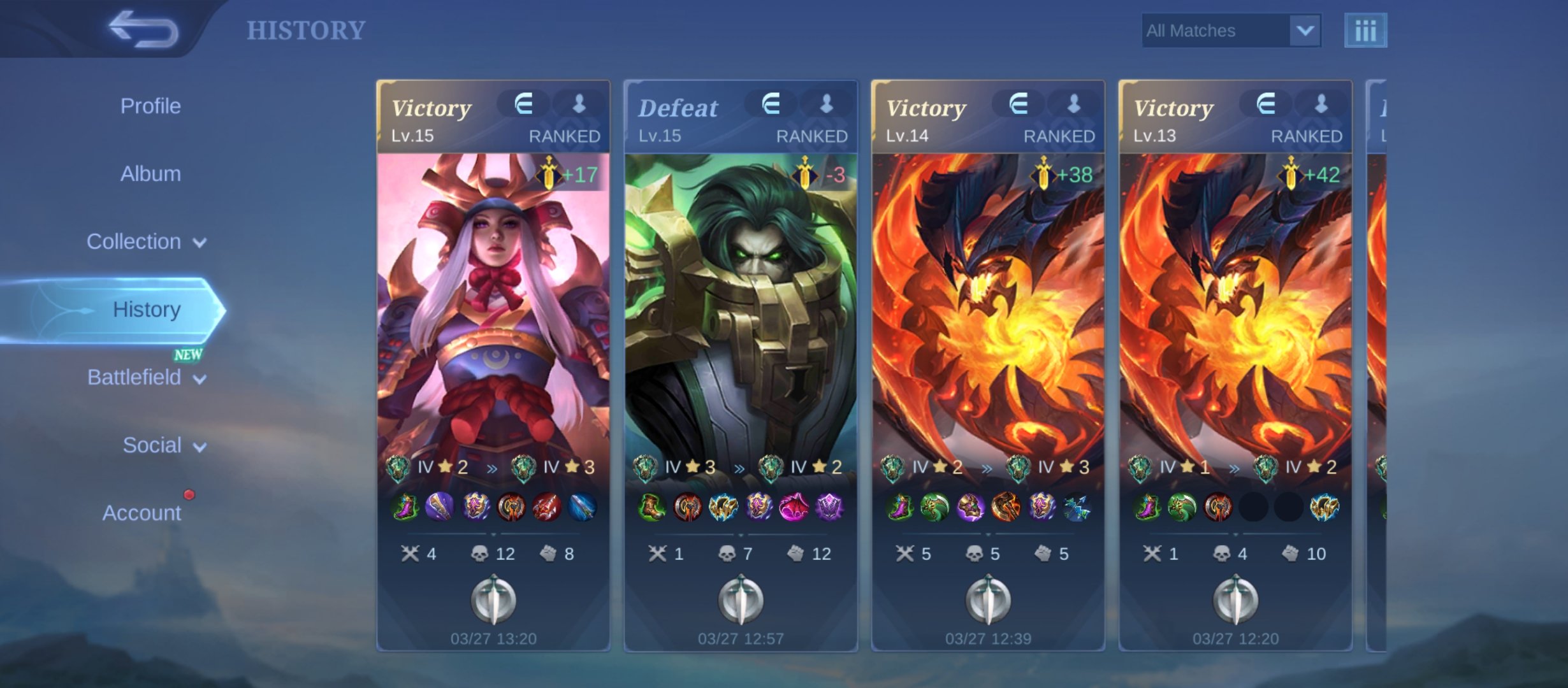The image size is (1568, 688).
Task: Open the Account section
Action: [142, 513]
